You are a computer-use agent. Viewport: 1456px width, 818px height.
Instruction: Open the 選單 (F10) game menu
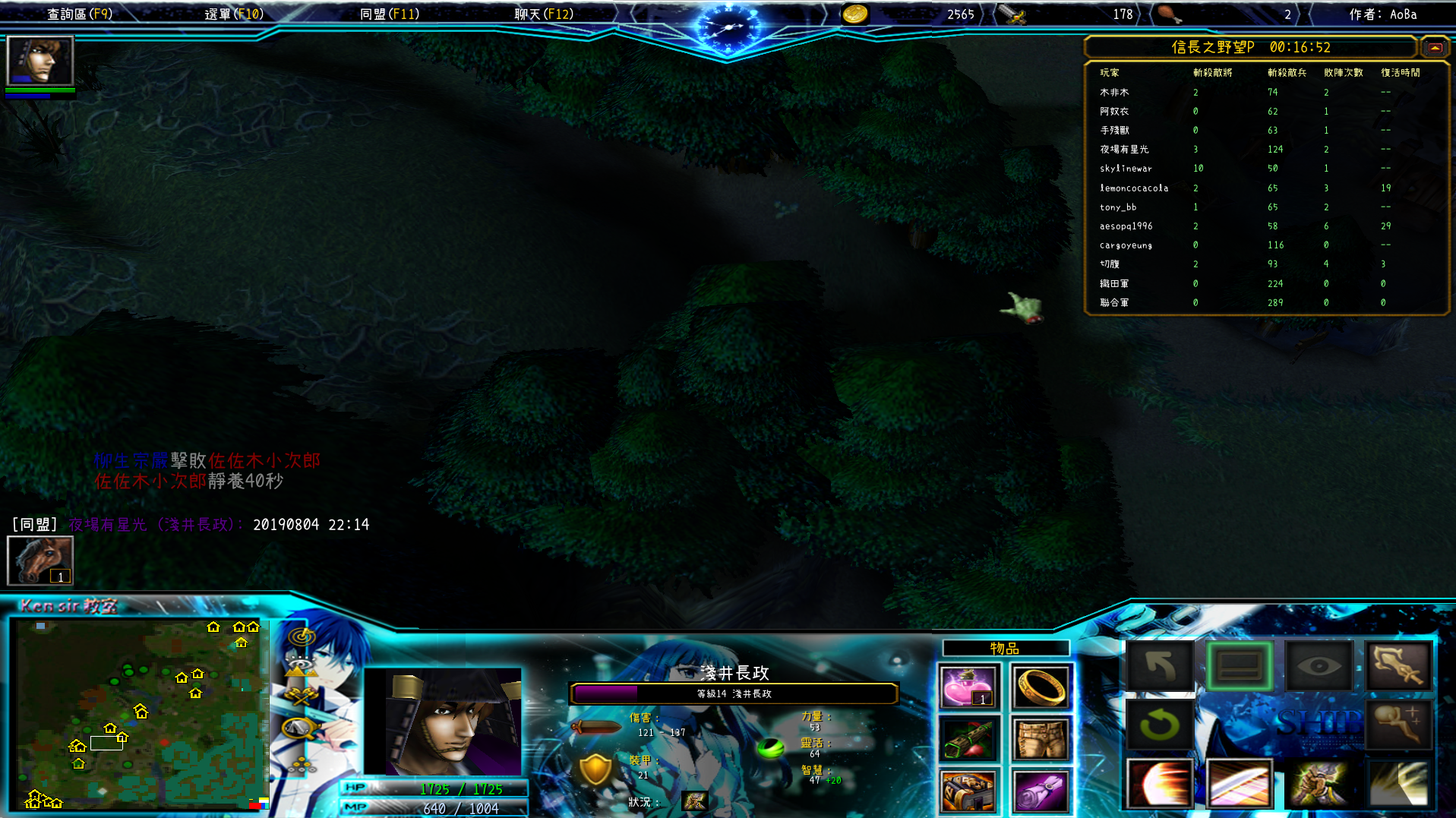(234, 14)
